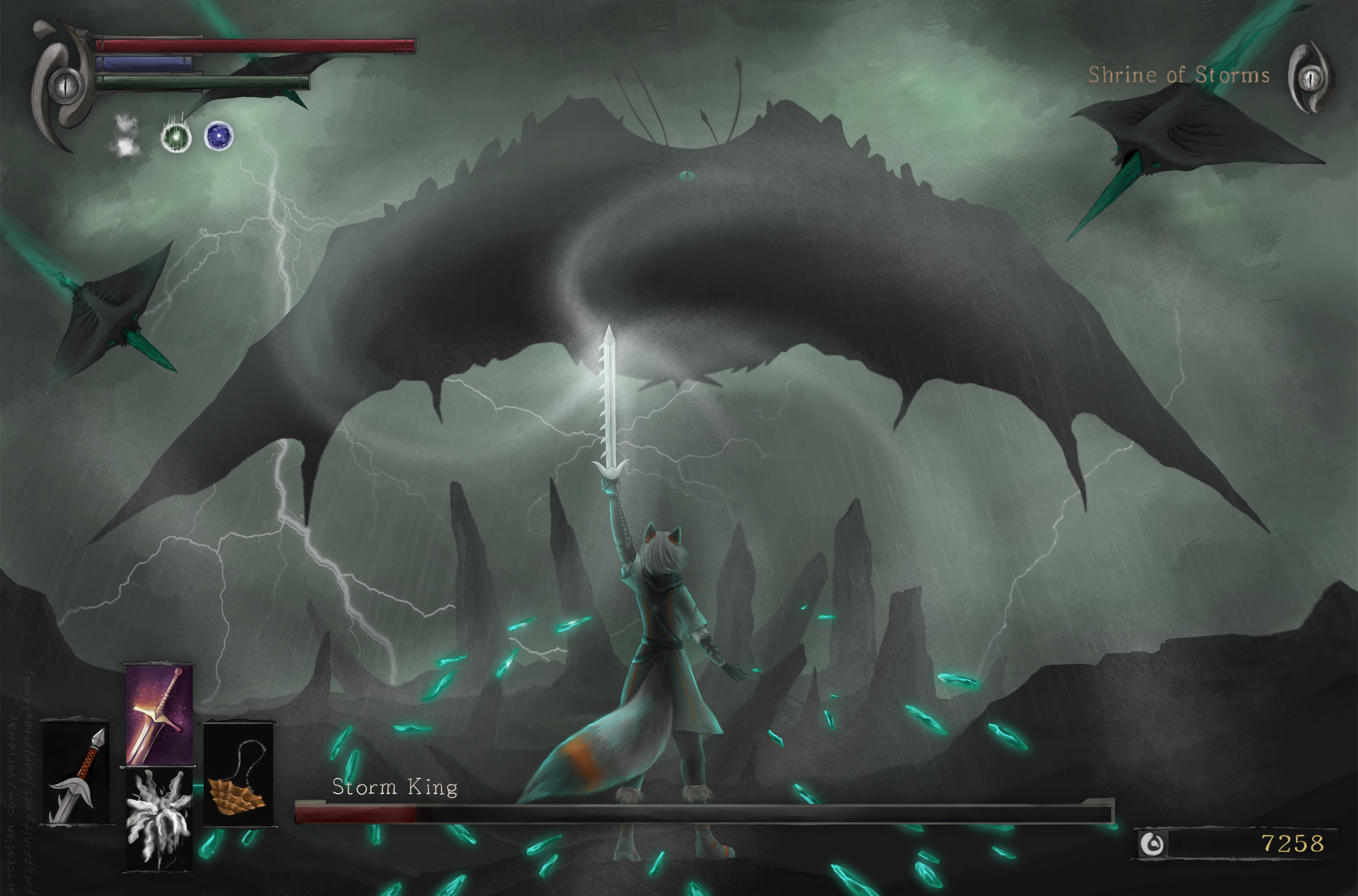The image size is (1358, 896).
Task: Choose the glowing sword spell slot
Action: pyautogui.click(x=159, y=715)
